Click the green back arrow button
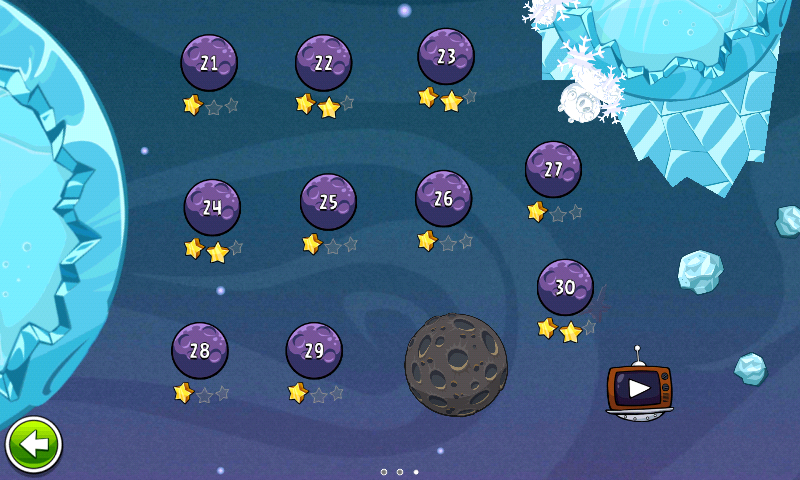The height and width of the screenshot is (480, 800). coord(33,445)
